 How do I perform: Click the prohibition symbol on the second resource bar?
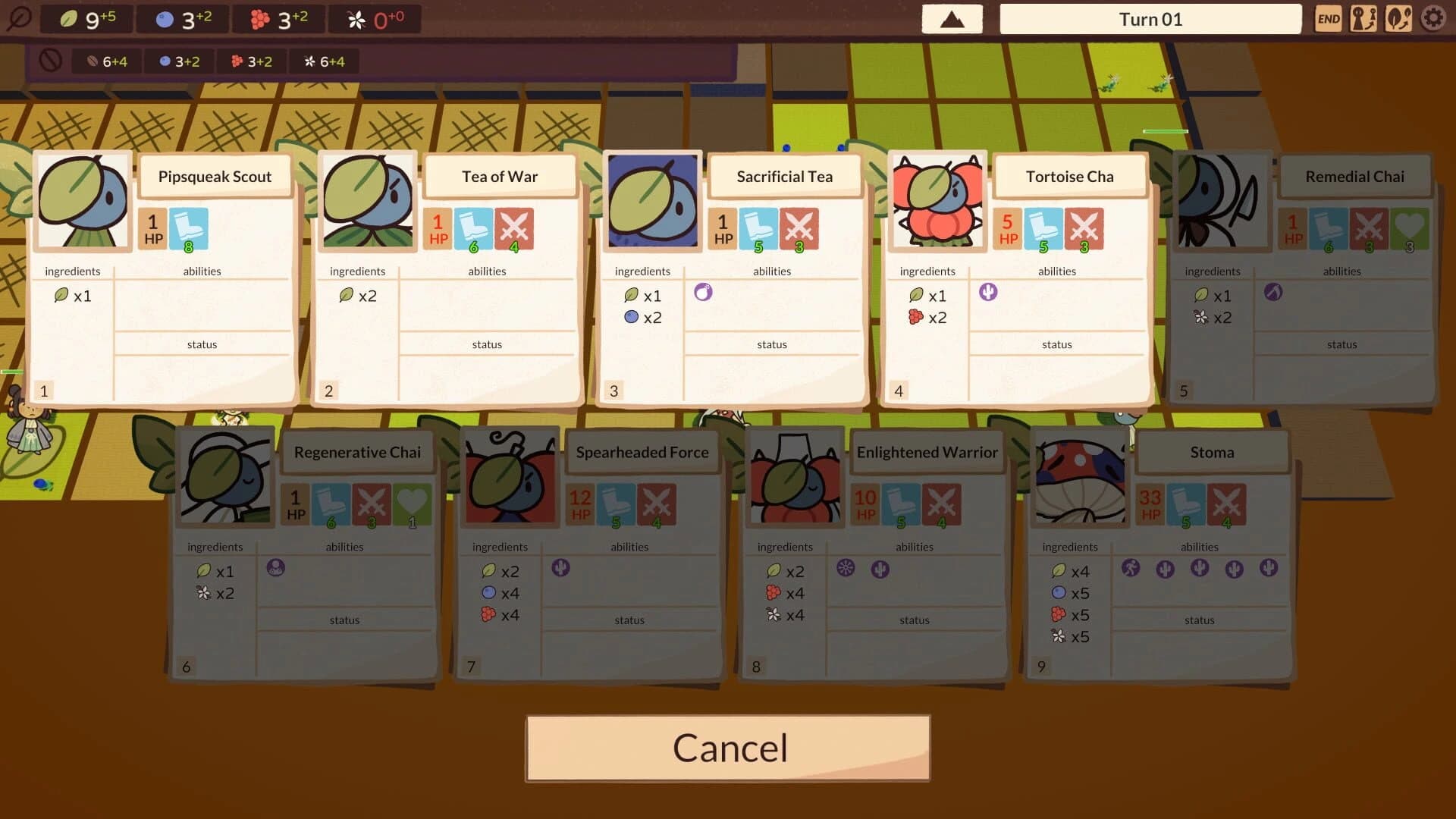pyautogui.click(x=52, y=60)
